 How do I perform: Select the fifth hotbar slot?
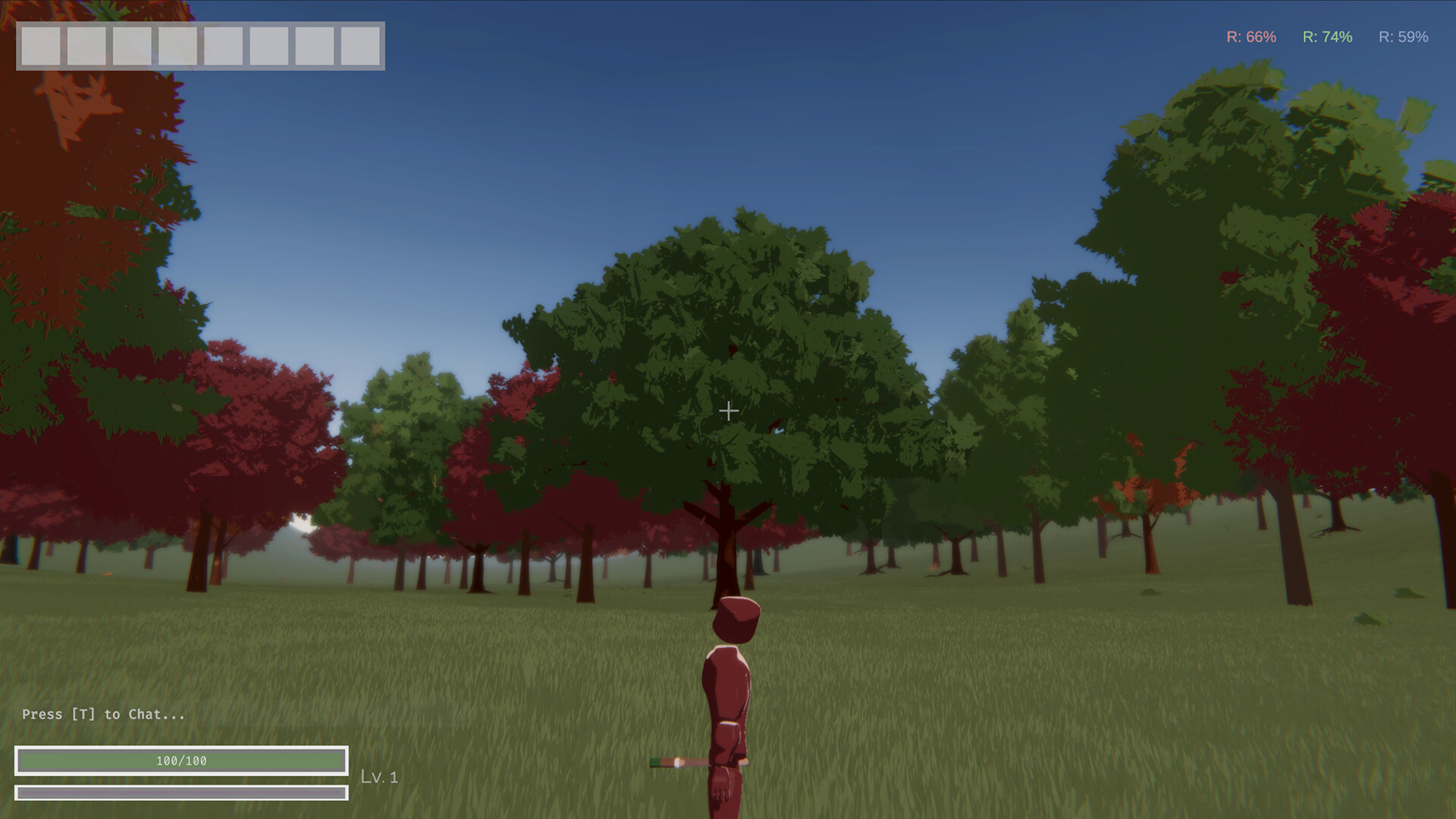(224, 47)
